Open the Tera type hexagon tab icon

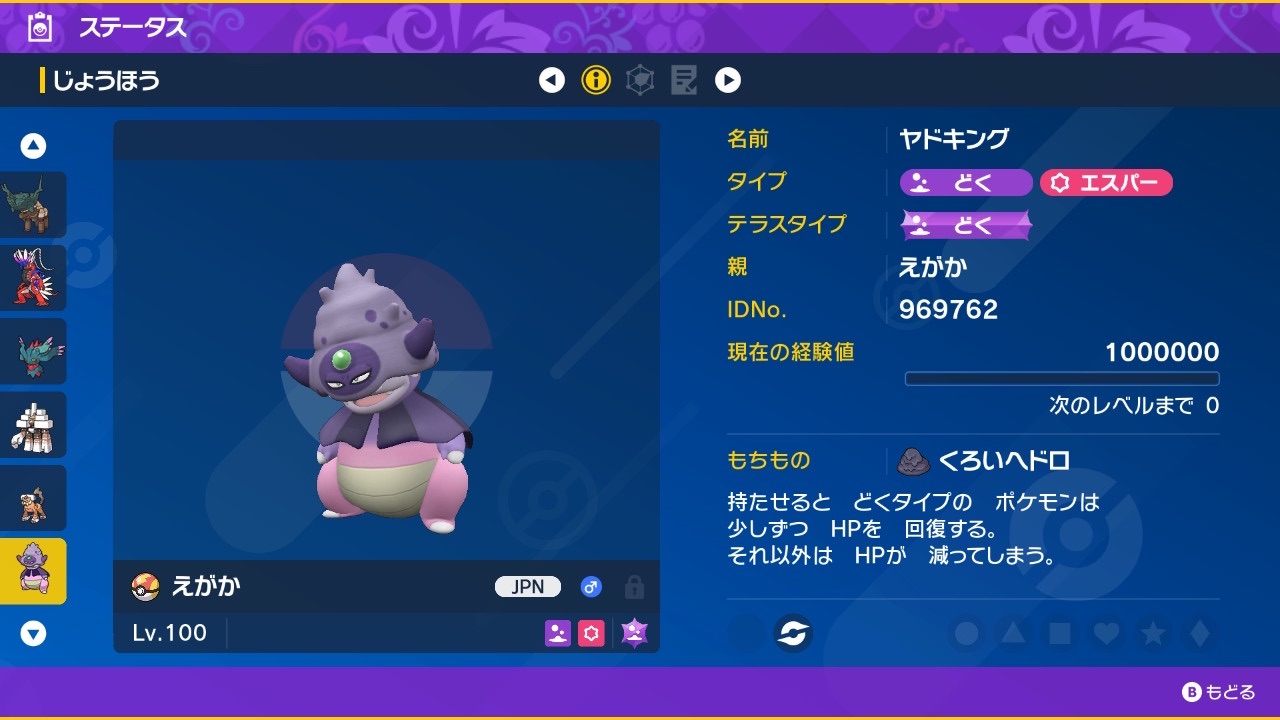[x=638, y=80]
